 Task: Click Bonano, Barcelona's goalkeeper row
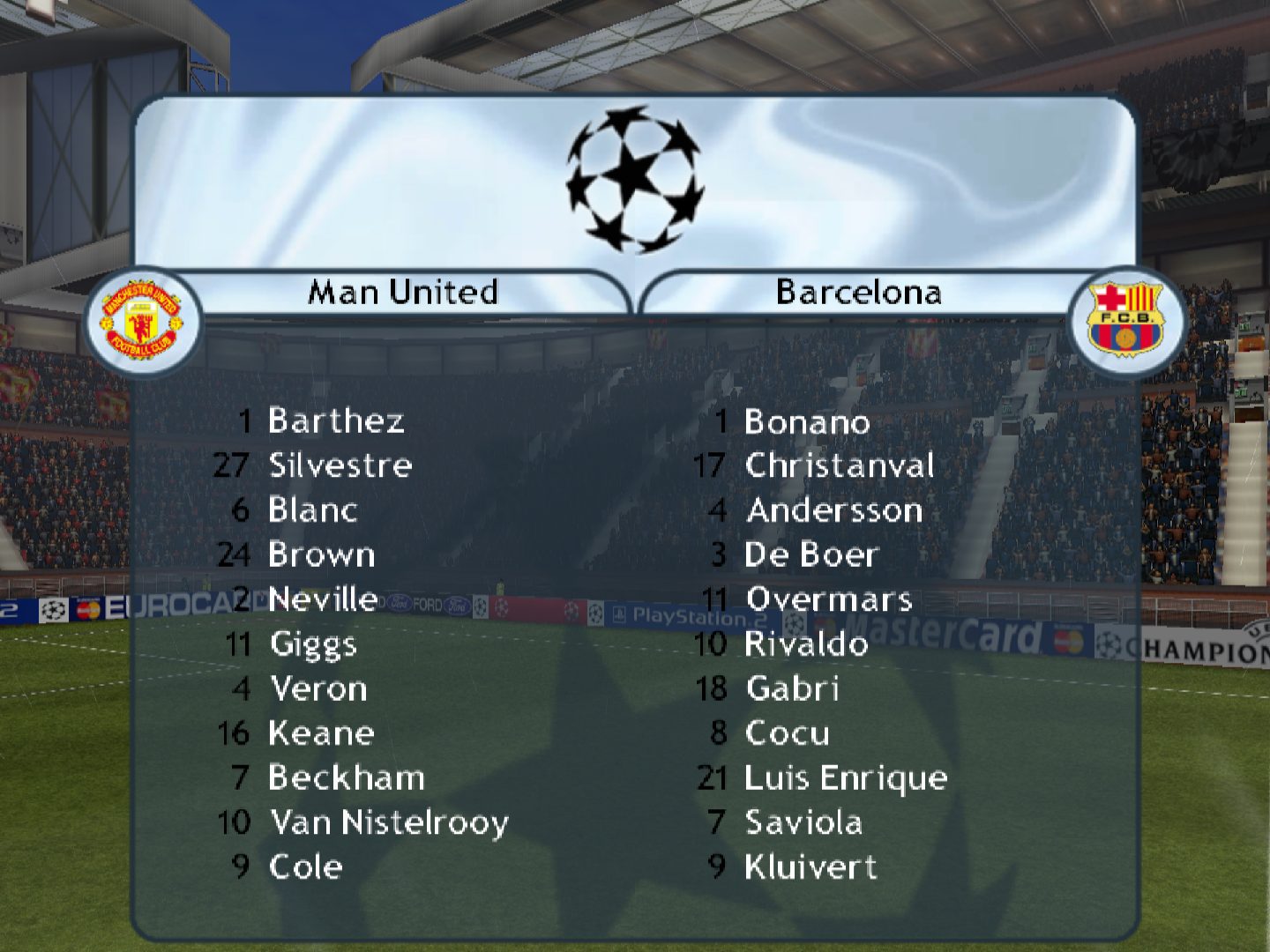point(807,422)
